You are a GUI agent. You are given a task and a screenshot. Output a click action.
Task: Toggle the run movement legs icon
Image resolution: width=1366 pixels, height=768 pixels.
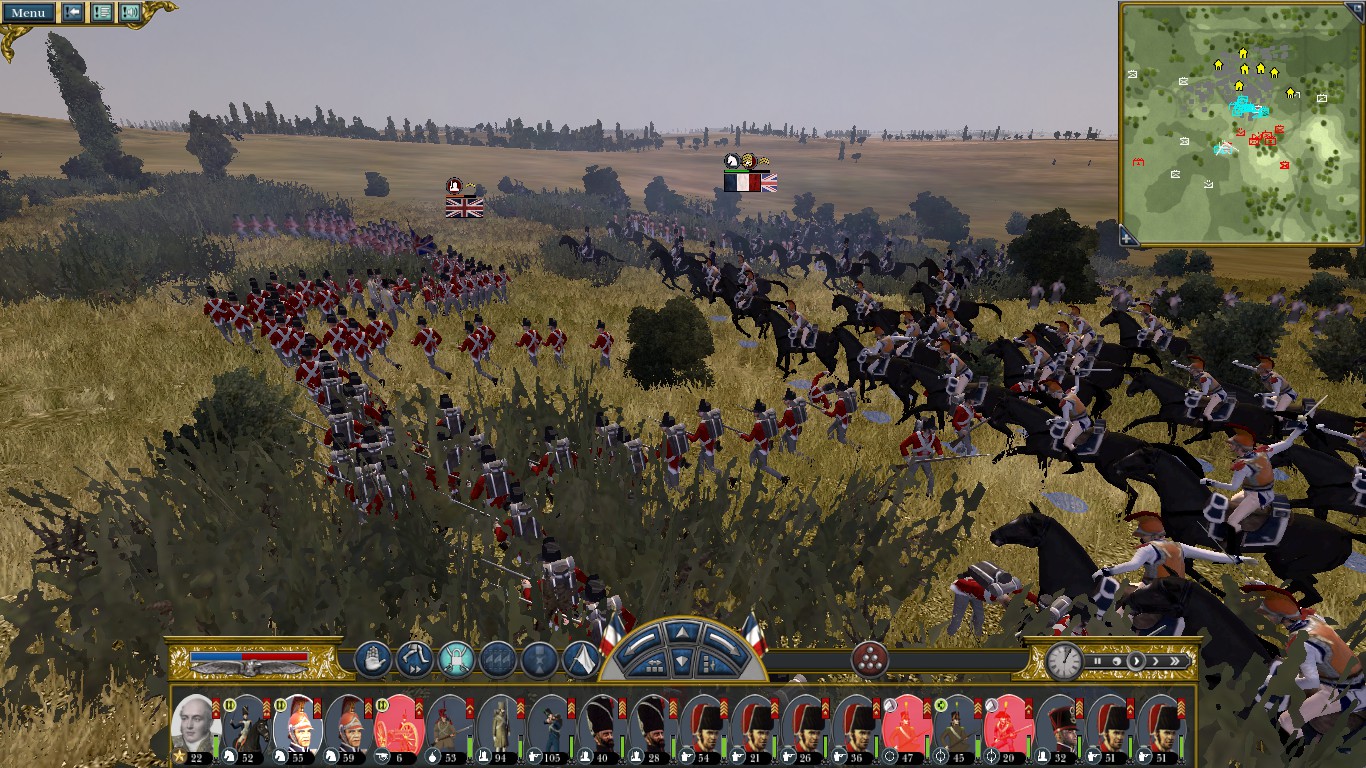414,660
